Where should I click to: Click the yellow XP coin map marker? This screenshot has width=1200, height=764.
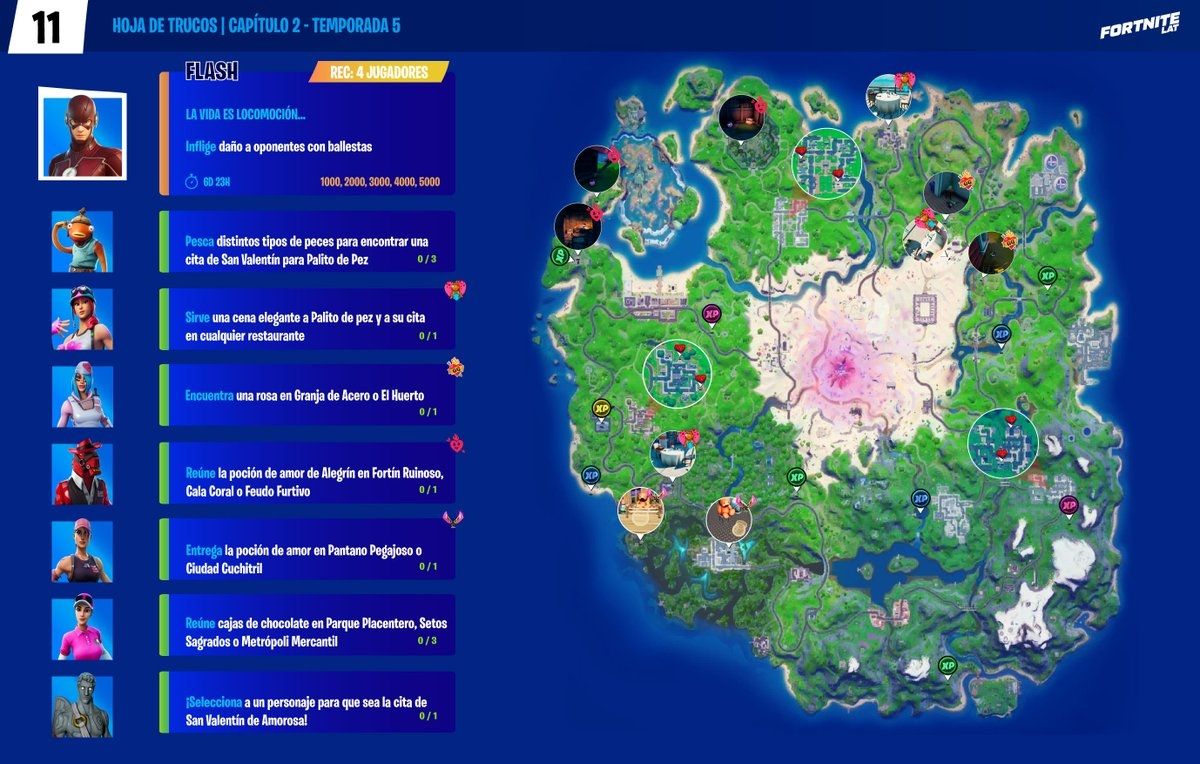(x=601, y=408)
